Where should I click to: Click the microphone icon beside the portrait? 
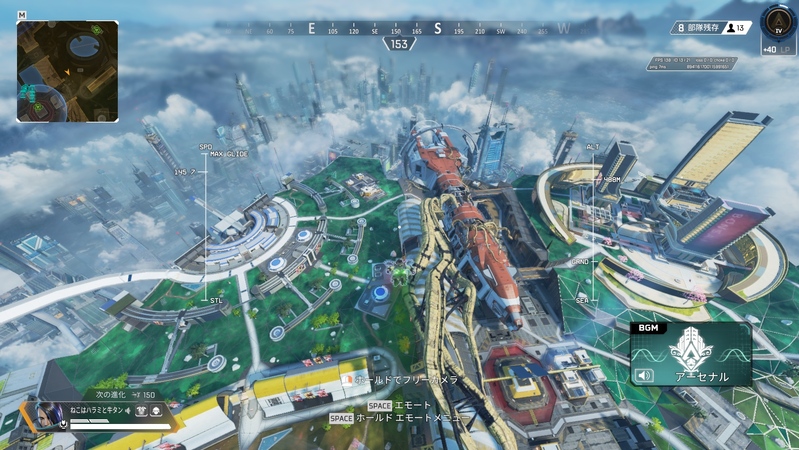pos(64,424)
